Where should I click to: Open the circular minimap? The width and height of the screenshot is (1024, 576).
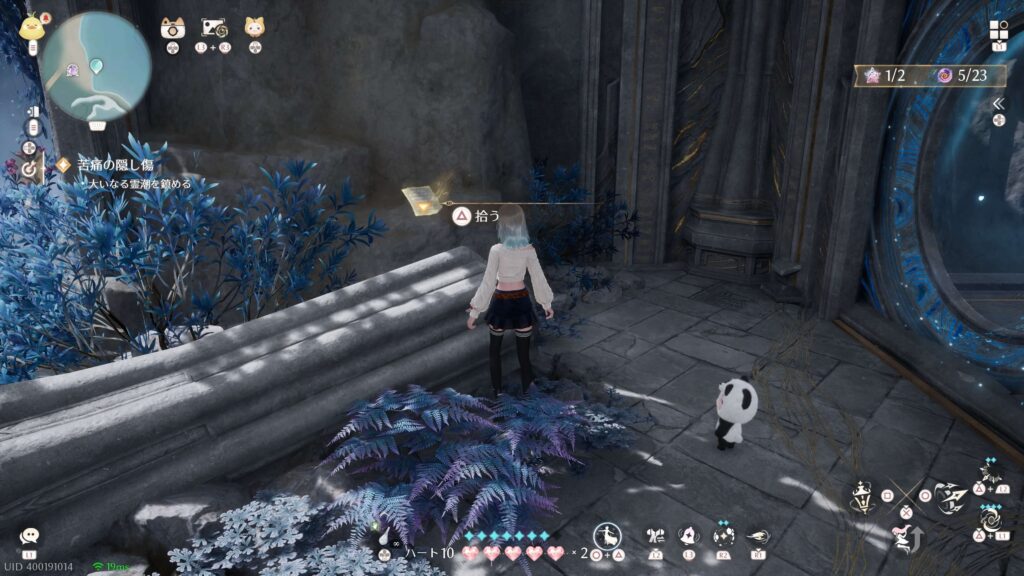[96, 66]
